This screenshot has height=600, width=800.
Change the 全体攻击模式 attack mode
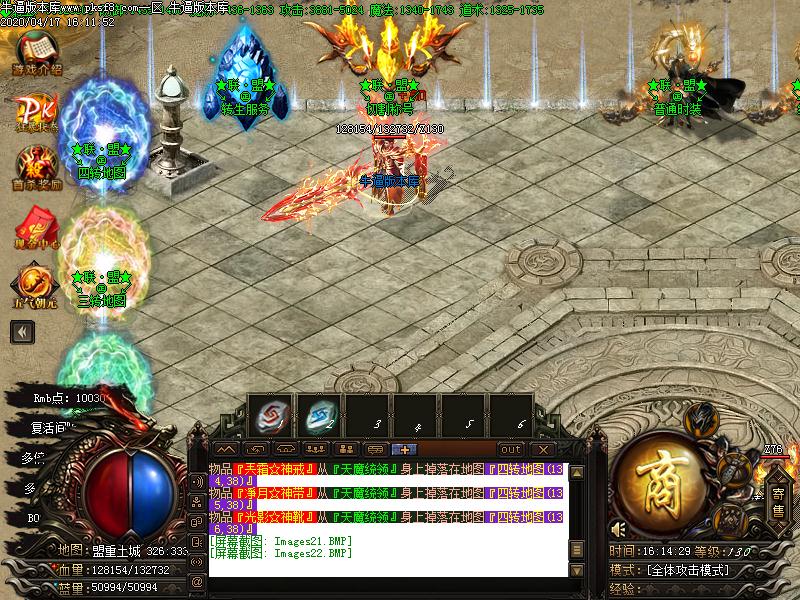[x=690, y=570]
